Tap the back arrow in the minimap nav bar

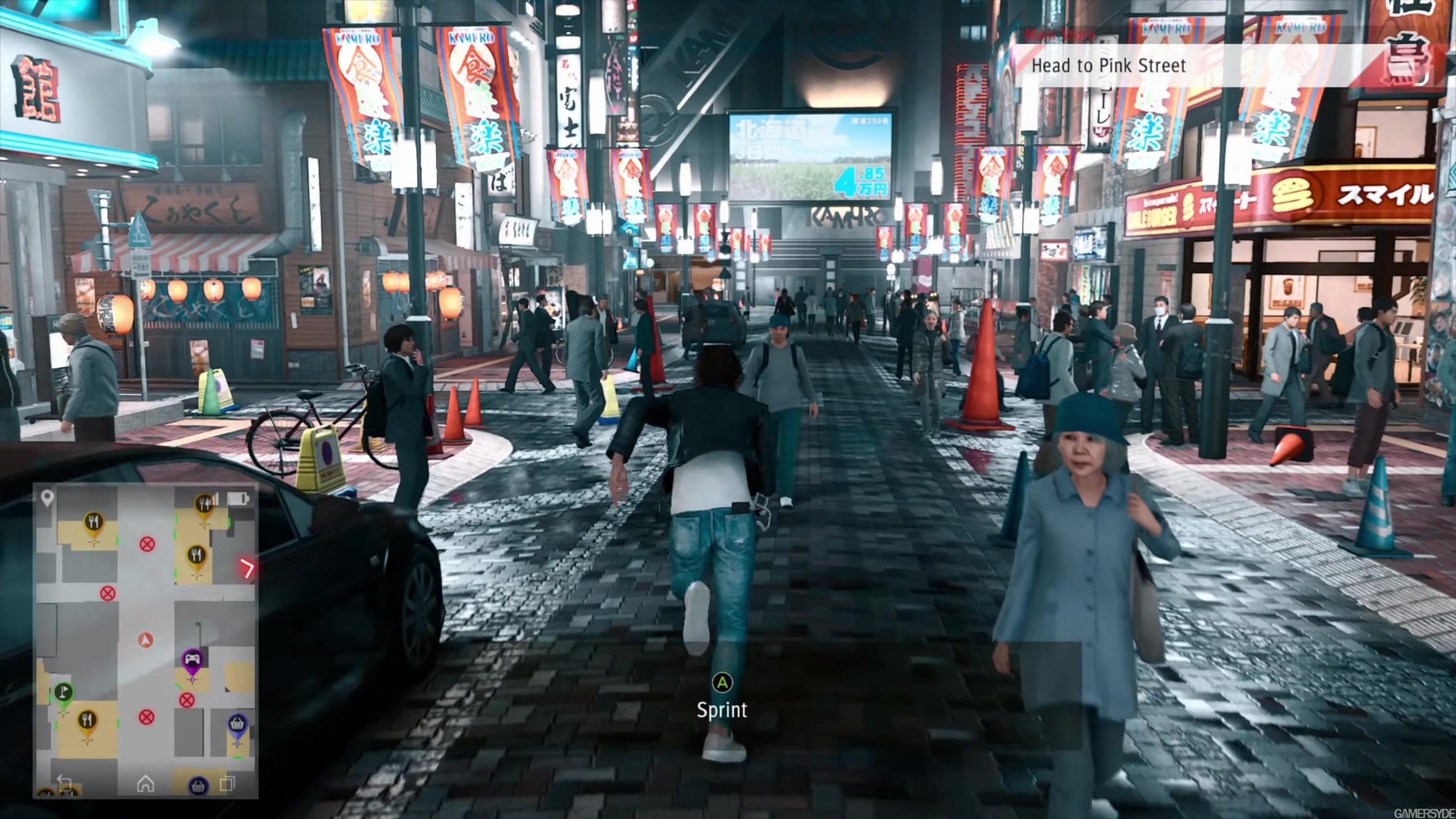click(64, 783)
